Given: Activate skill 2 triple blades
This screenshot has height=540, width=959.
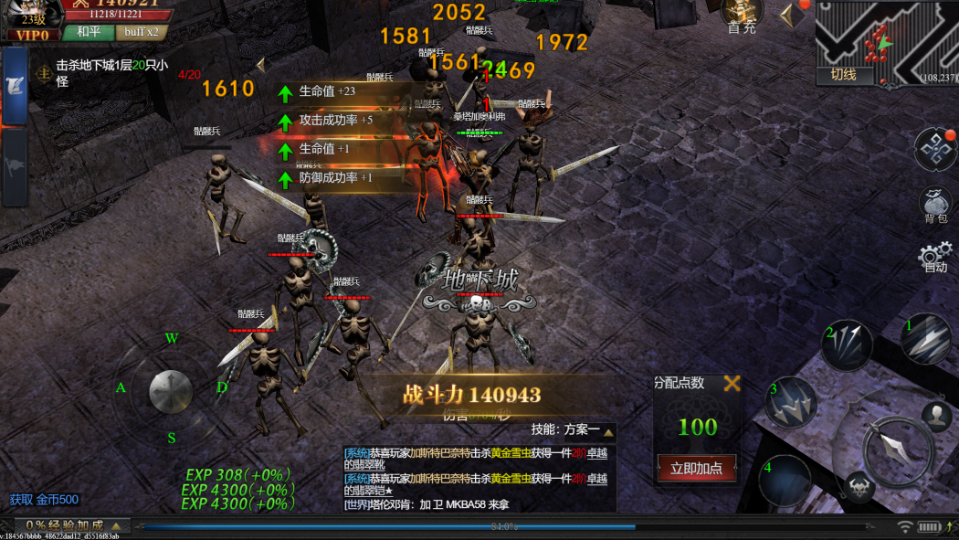Looking at the screenshot, I should [x=847, y=344].
